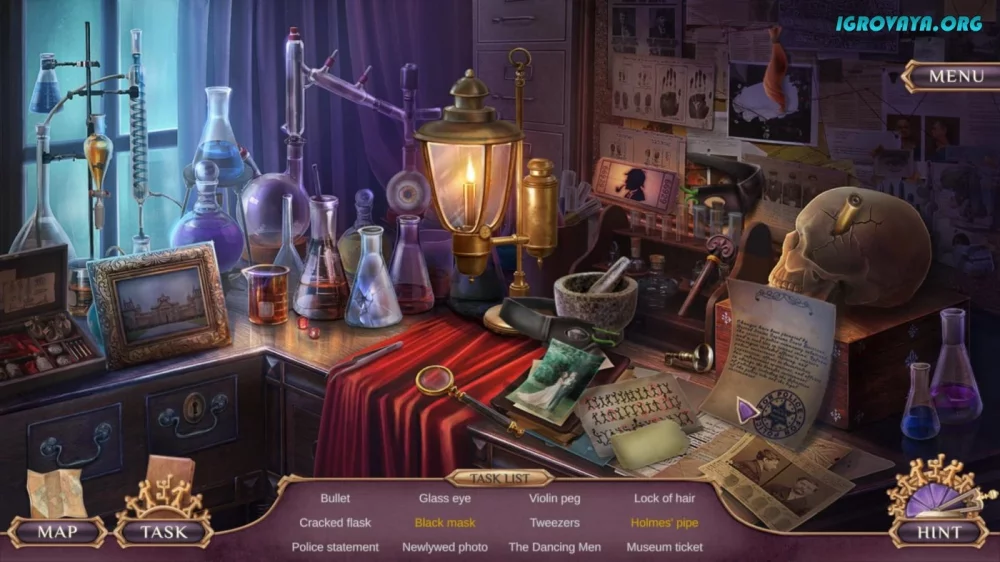Screen dimensions: 1000x562
Task: Use the Hint button
Action: point(939,532)
